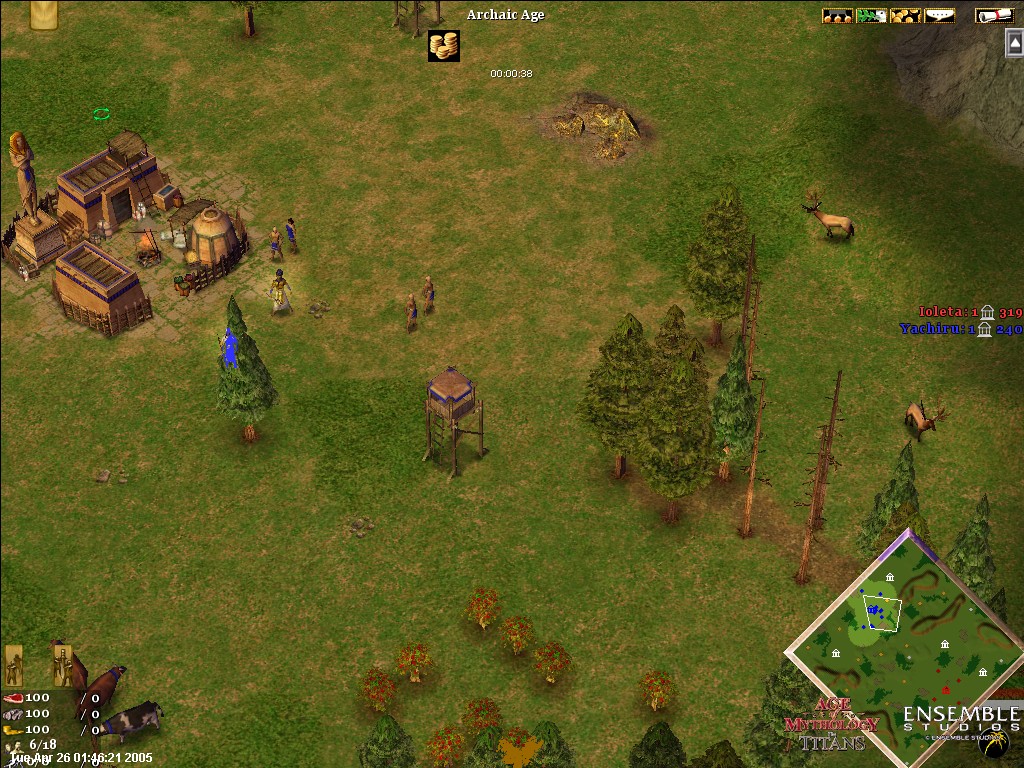The image size is (1024, 768).
Task: Open the diplomacy dove button
Action: (x=871, y=15)
